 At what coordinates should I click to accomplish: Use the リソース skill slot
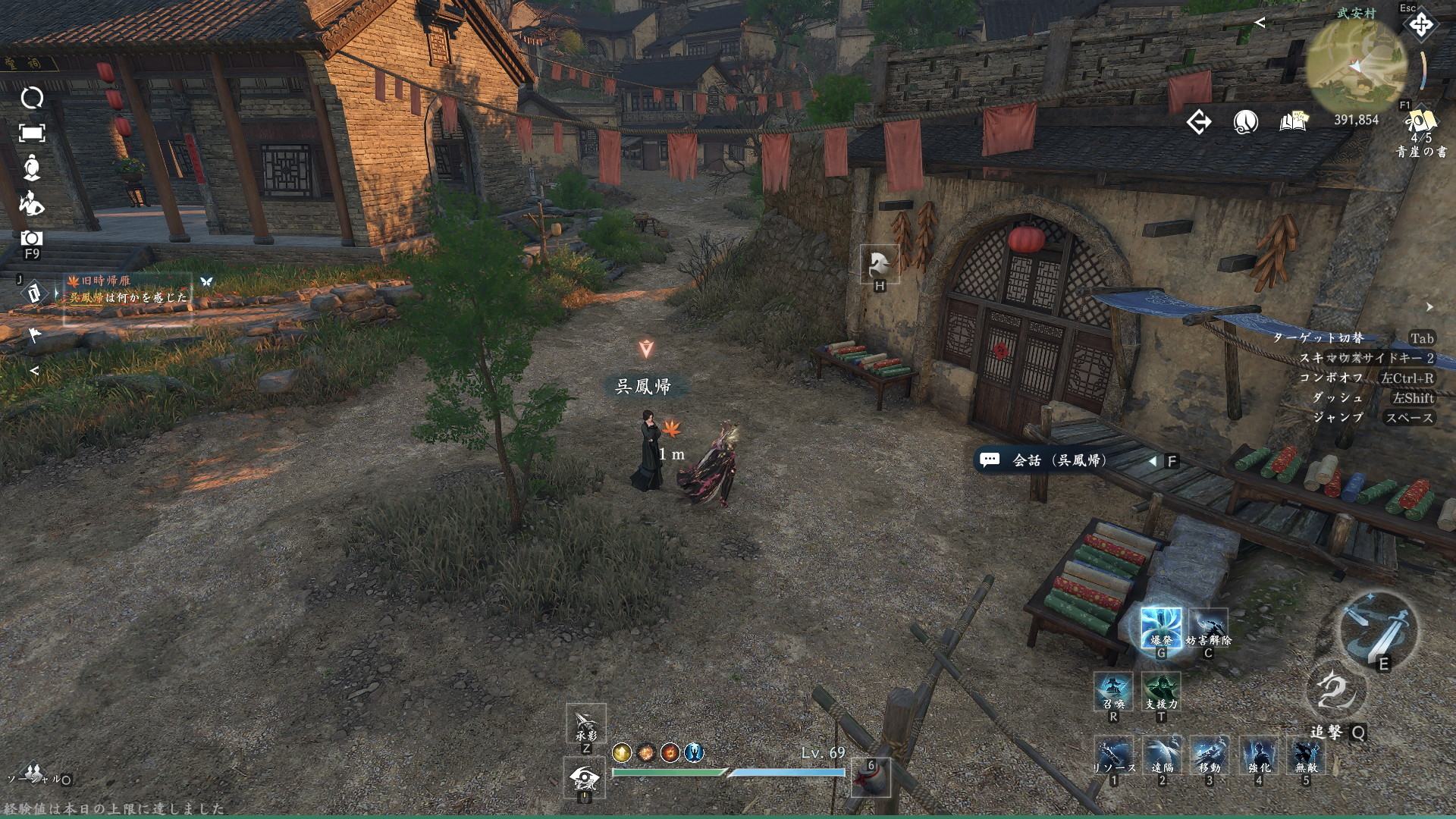click(x=1113, y=755)
